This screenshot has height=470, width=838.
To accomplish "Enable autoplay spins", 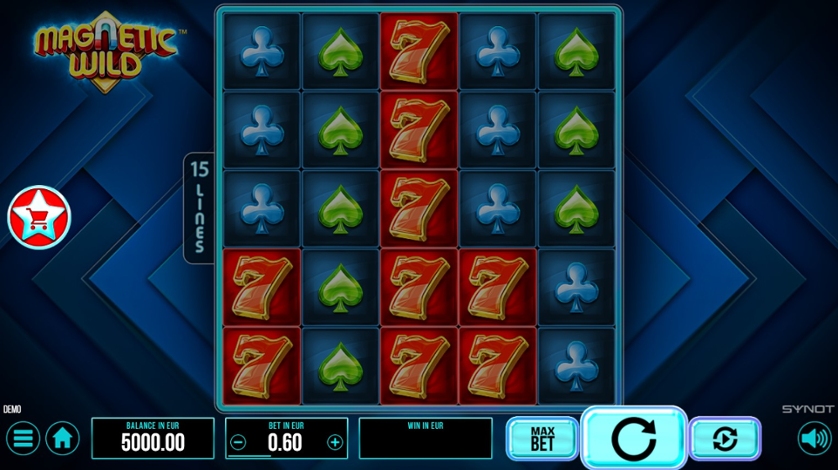I will pos(725,438).
